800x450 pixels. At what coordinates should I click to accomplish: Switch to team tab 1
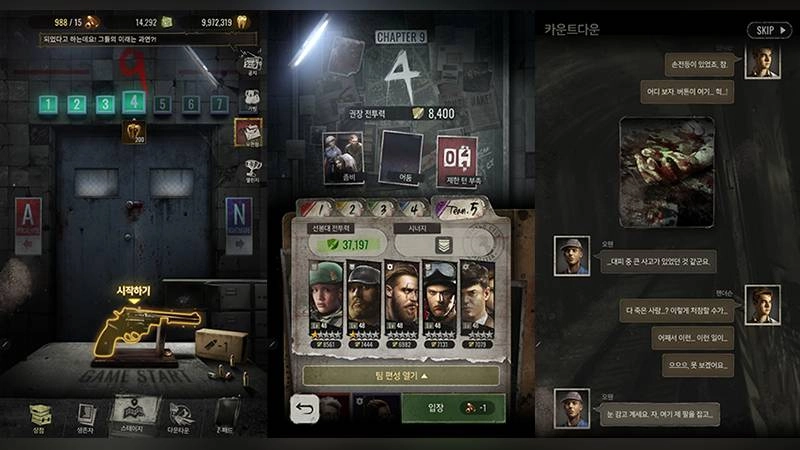318,208
